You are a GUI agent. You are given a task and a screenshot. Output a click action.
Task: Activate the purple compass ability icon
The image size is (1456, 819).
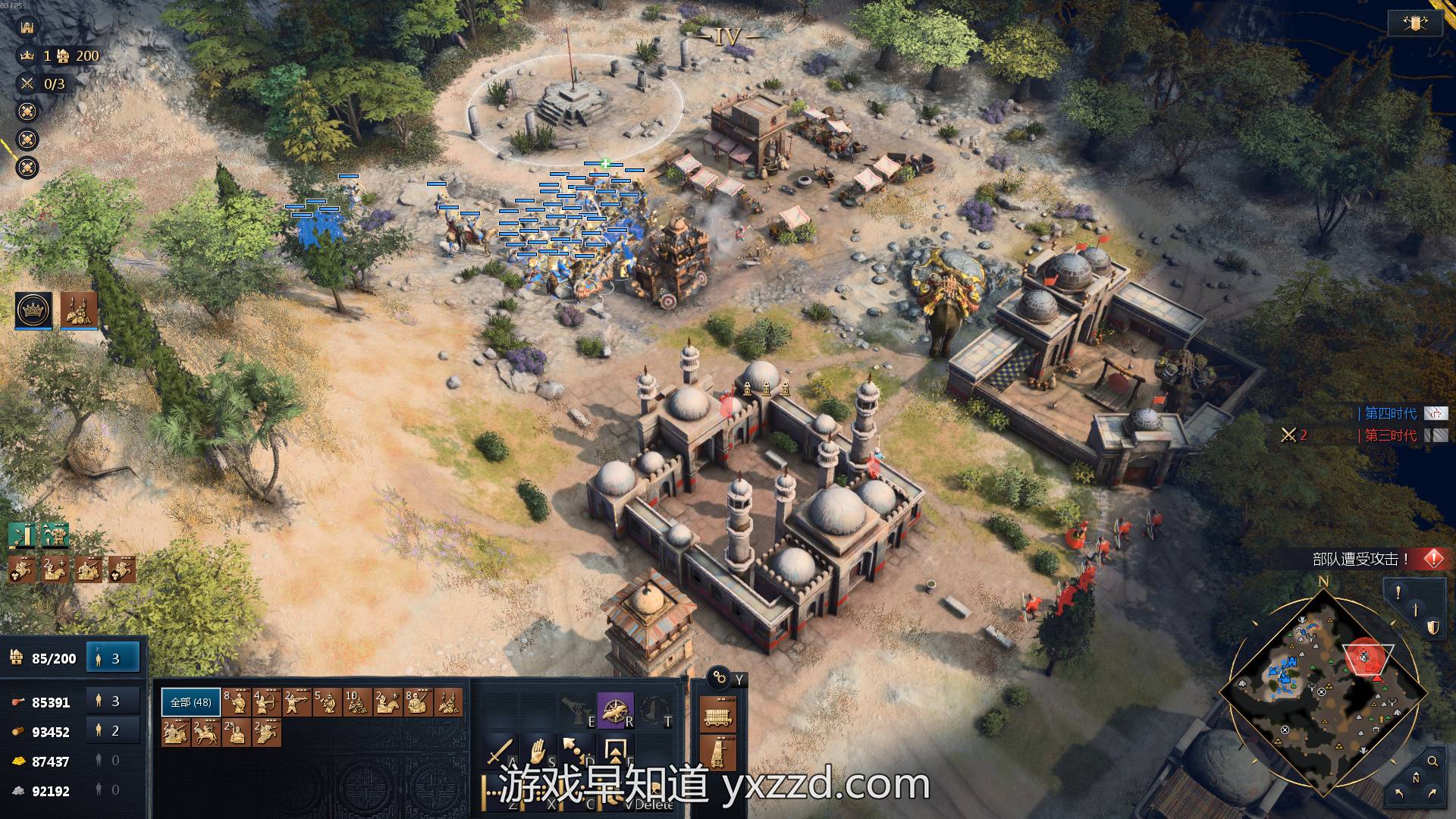[614, 710]
